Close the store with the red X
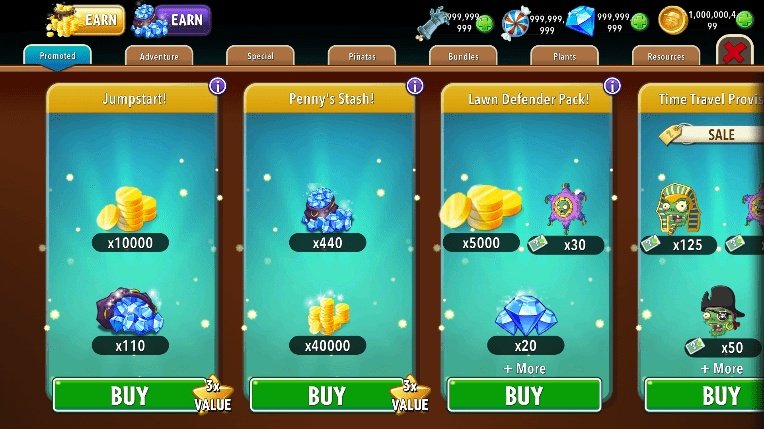The image size is (764, 429). click(x=734, y=52)
